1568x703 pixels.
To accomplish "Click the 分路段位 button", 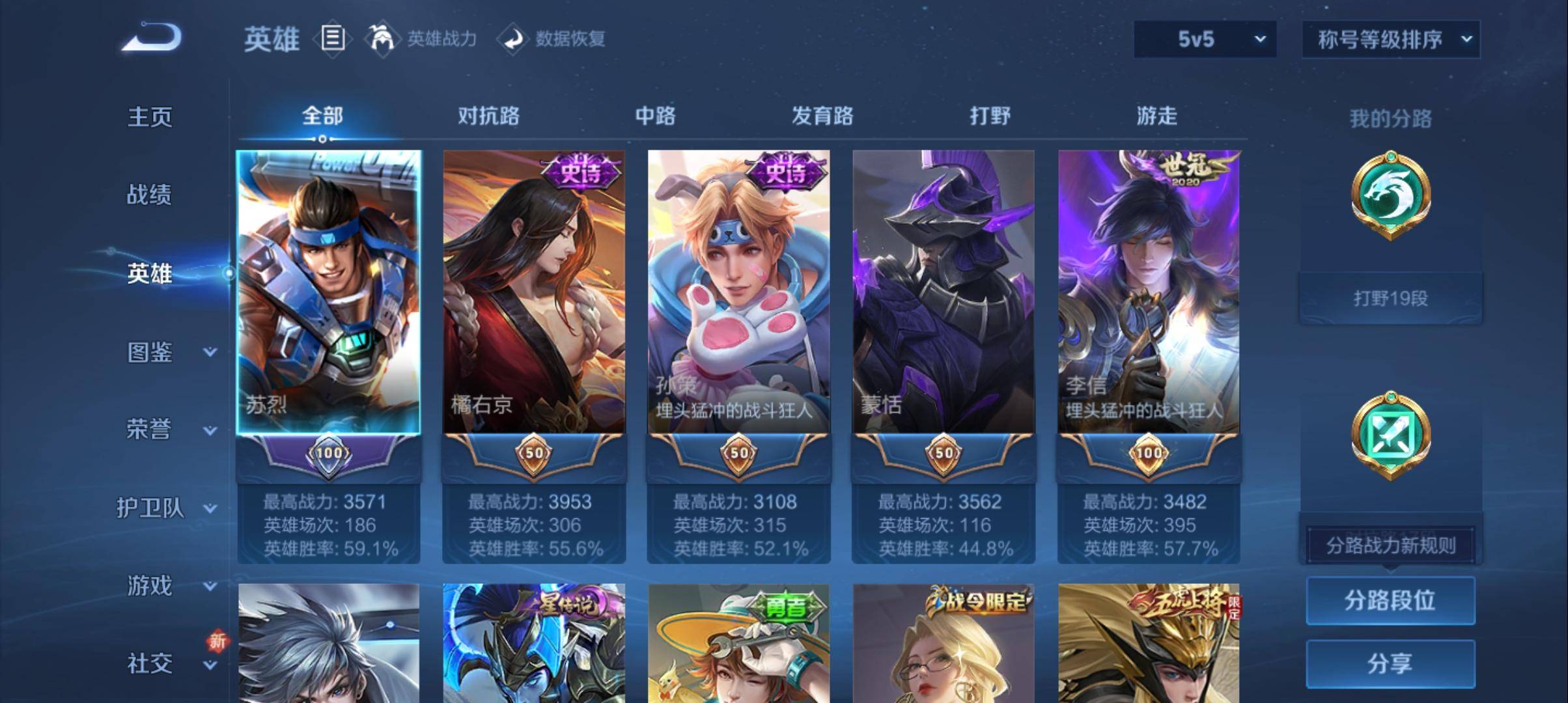I will (x=1390, y=600).
